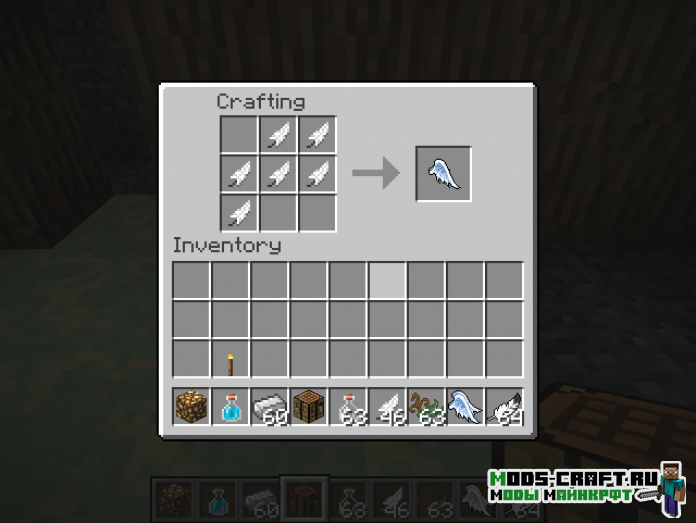Select the blue potion bottle slot
This screenshot has width=696, height=523.
(x=230, y=408)
